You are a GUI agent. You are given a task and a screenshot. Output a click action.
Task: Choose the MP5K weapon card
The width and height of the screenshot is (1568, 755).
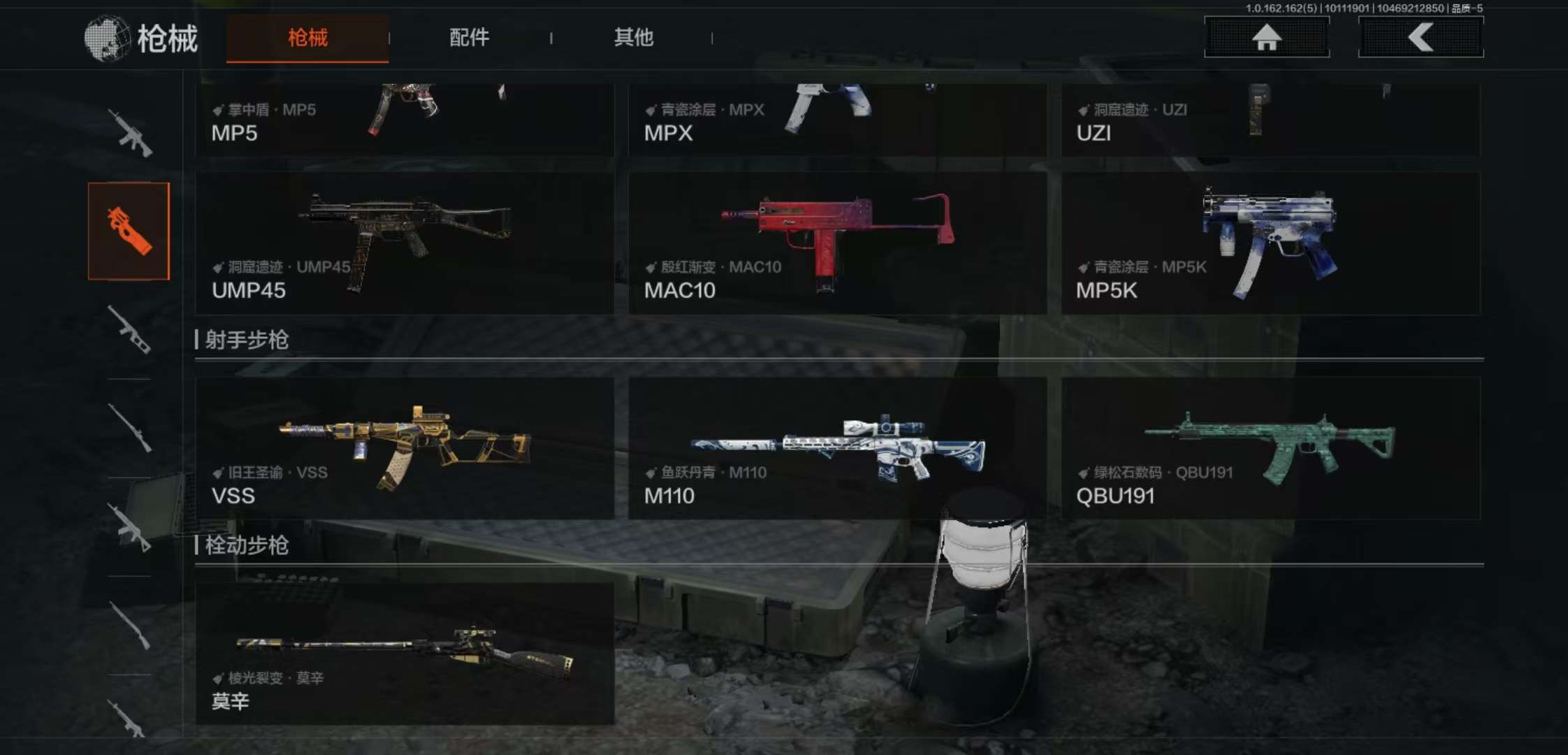point(1270,243)
